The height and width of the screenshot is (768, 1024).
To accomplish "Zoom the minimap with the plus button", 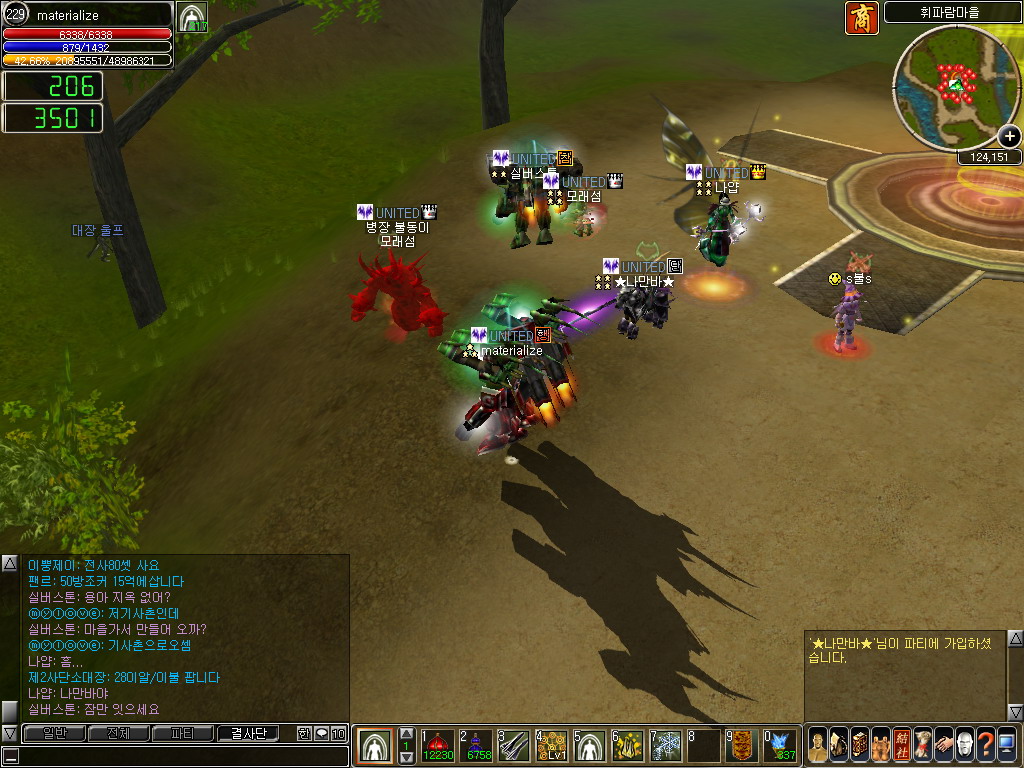I will pyautogui.click(x=1010, y=137).
